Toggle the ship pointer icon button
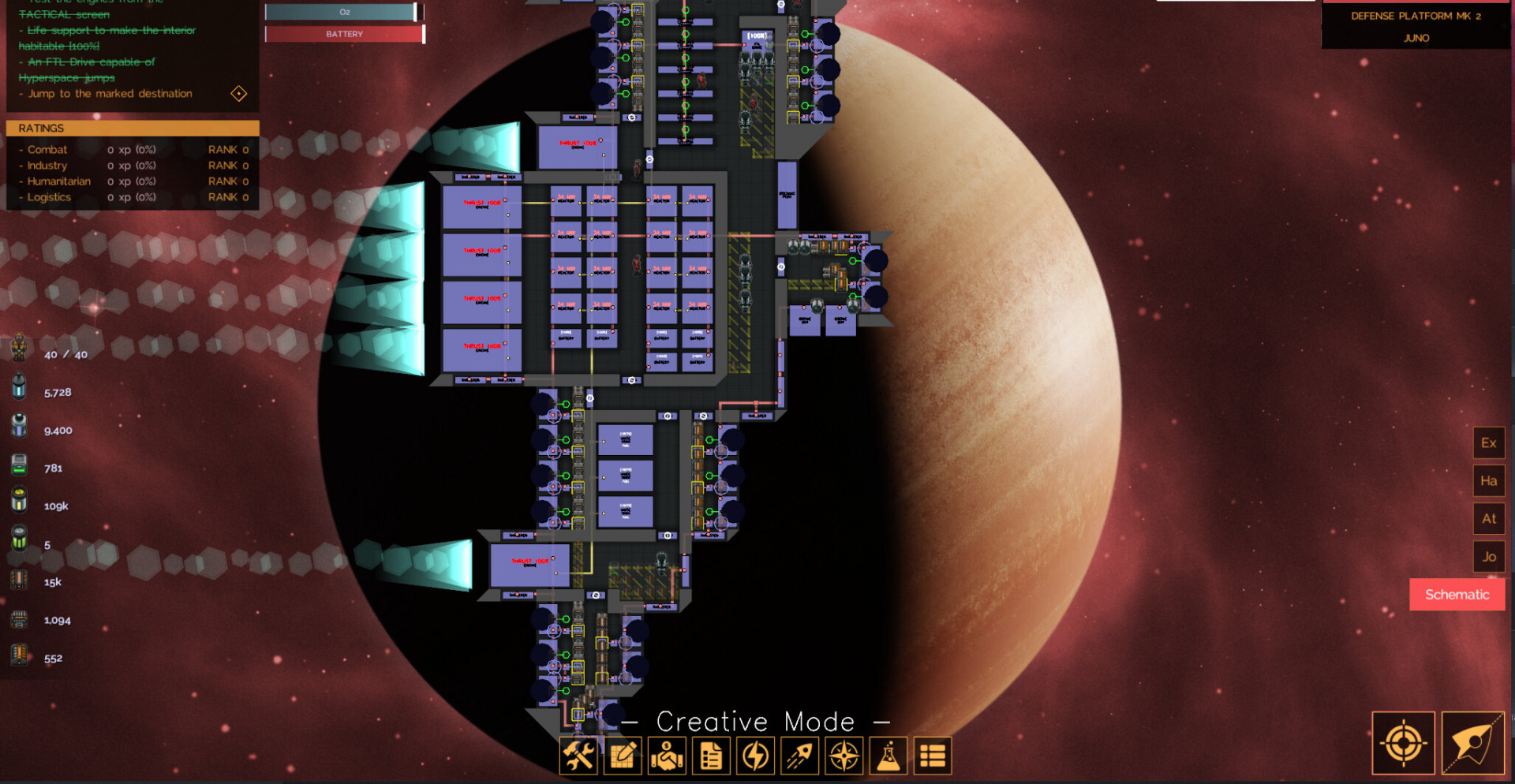1515x784 pixels. point(1472,743)
